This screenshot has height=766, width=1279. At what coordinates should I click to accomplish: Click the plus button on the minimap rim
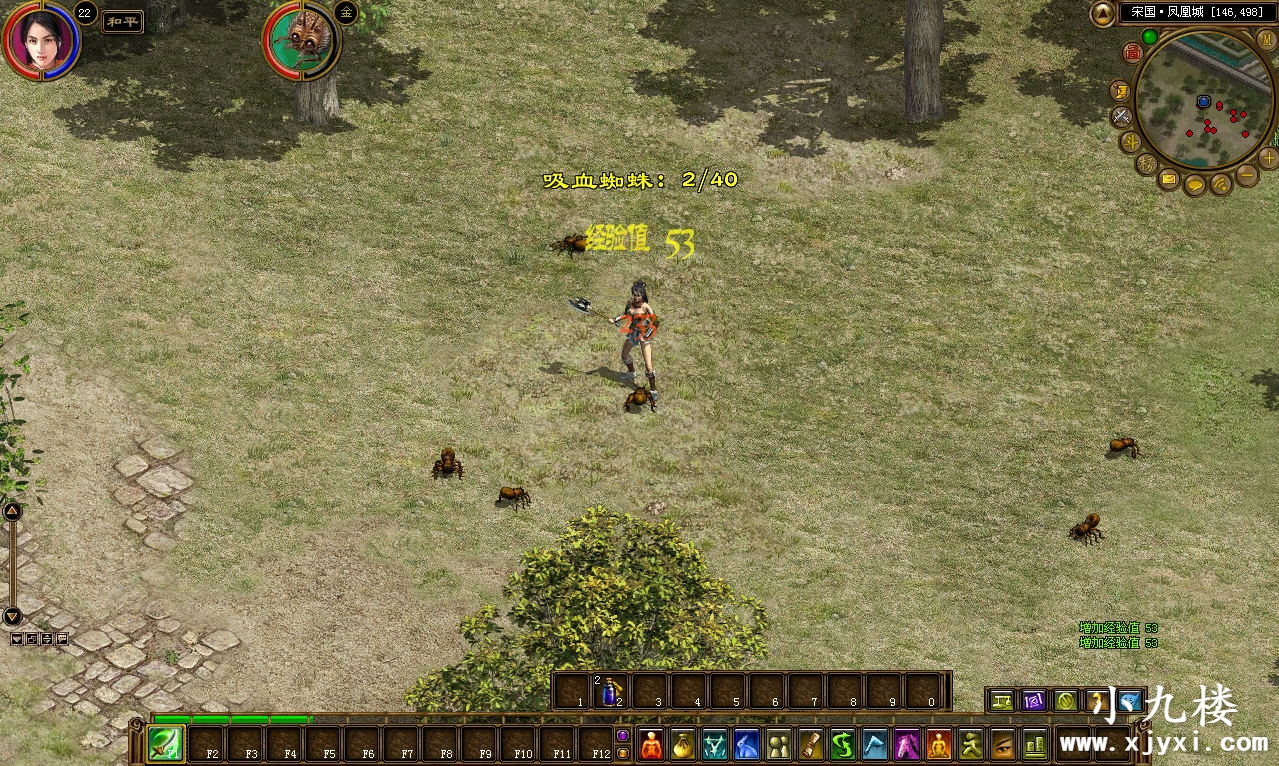click(1269, 158)
